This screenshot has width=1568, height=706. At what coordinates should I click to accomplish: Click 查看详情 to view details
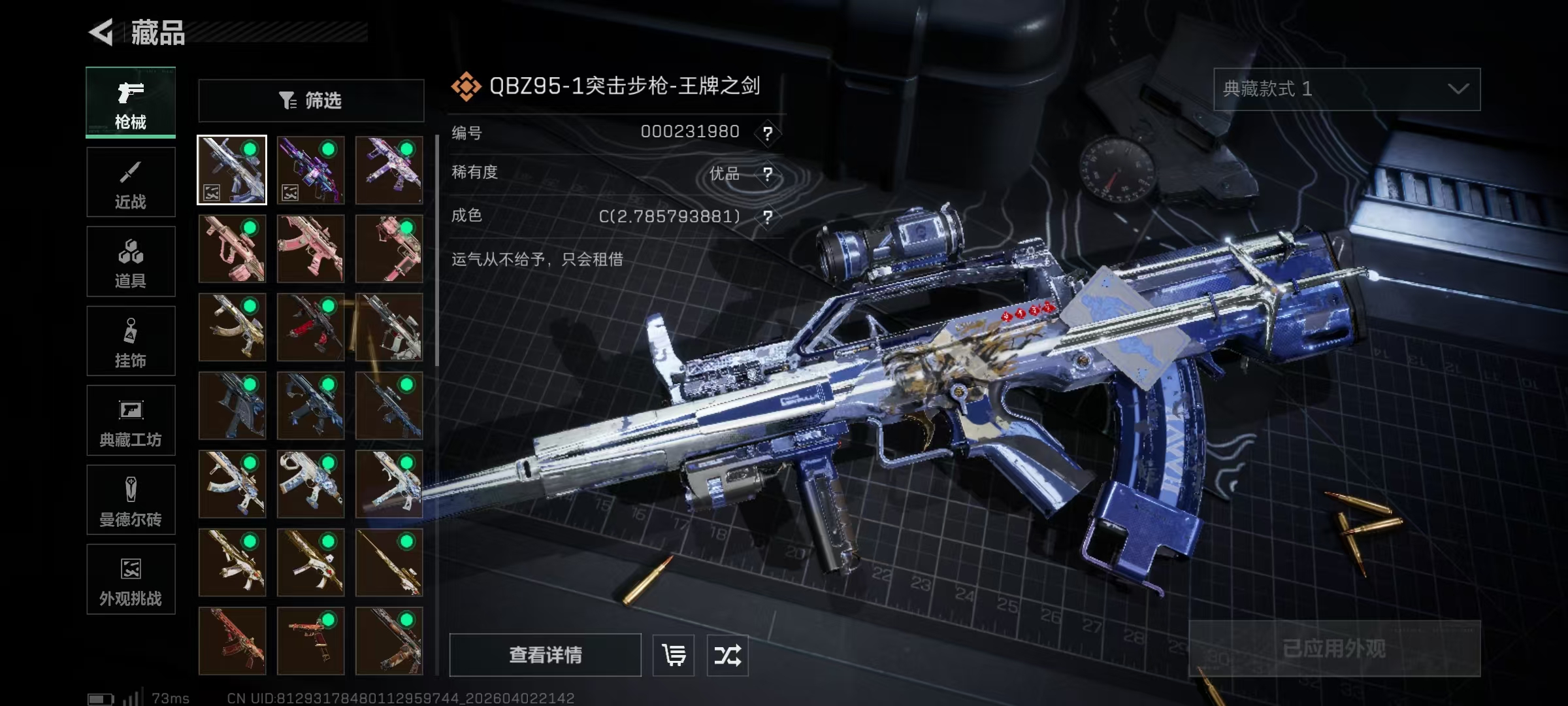(x=545, y=654)
